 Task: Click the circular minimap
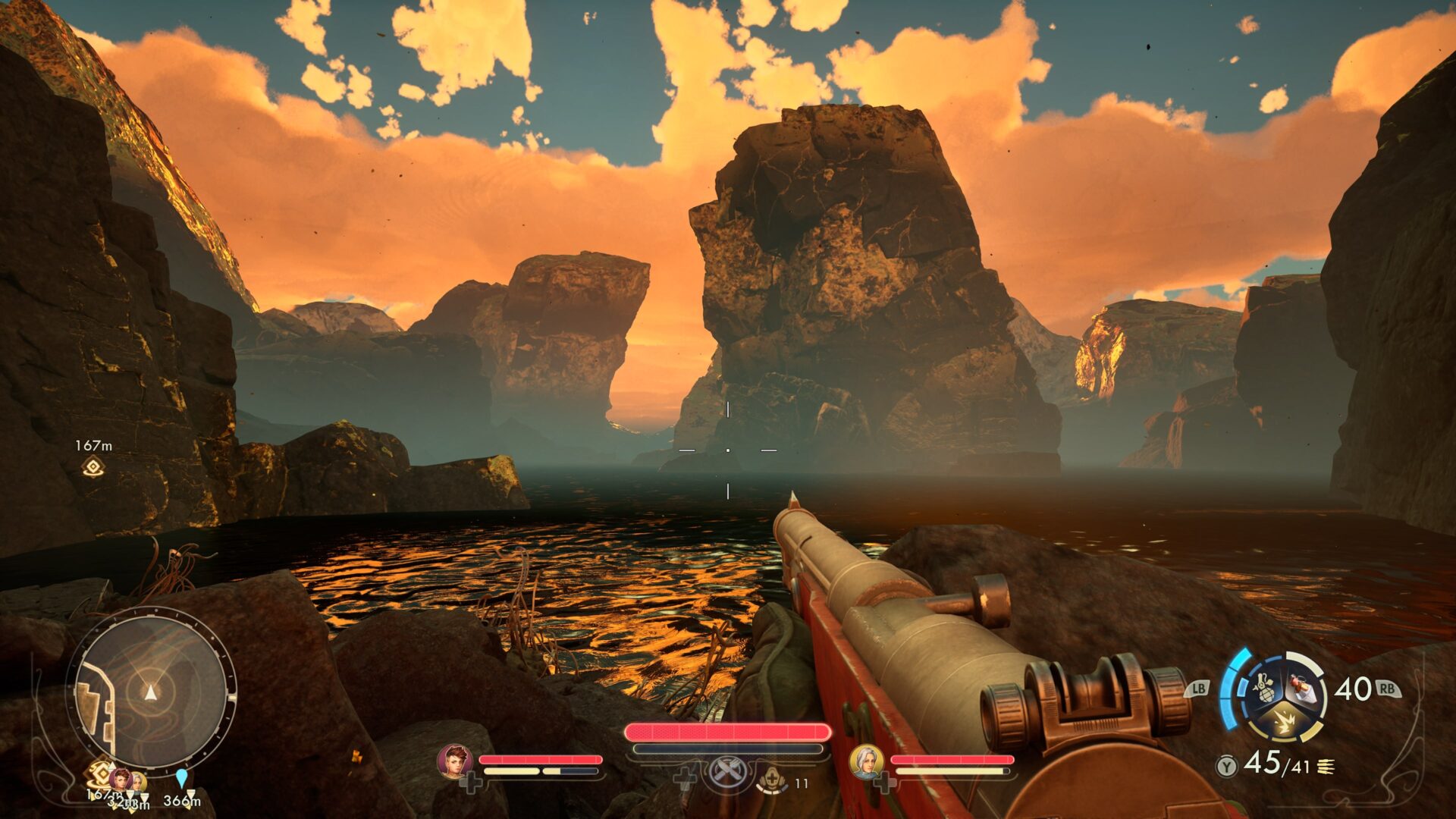point(152,692)
